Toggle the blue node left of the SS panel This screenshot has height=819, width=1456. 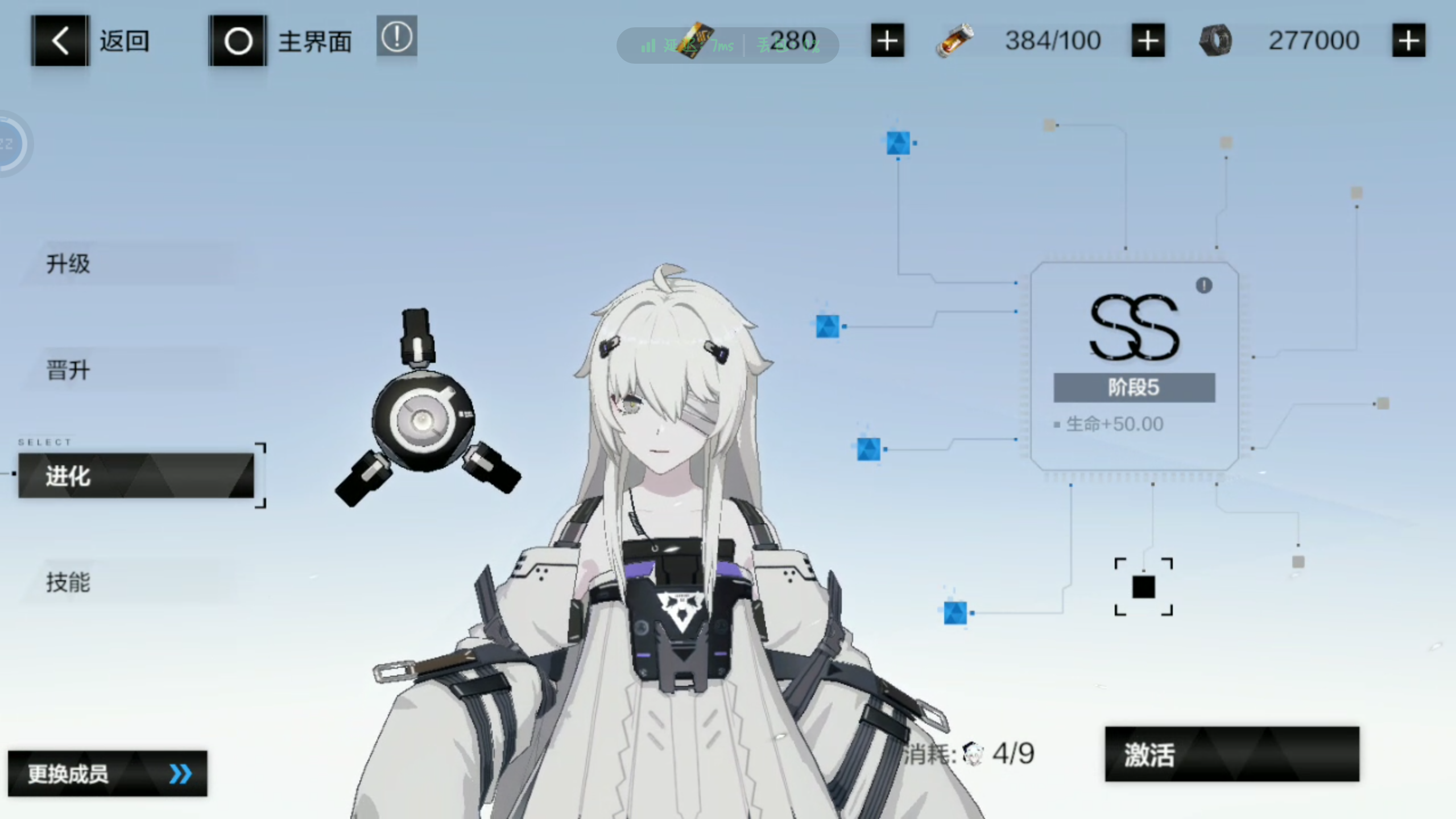(828, 326)
